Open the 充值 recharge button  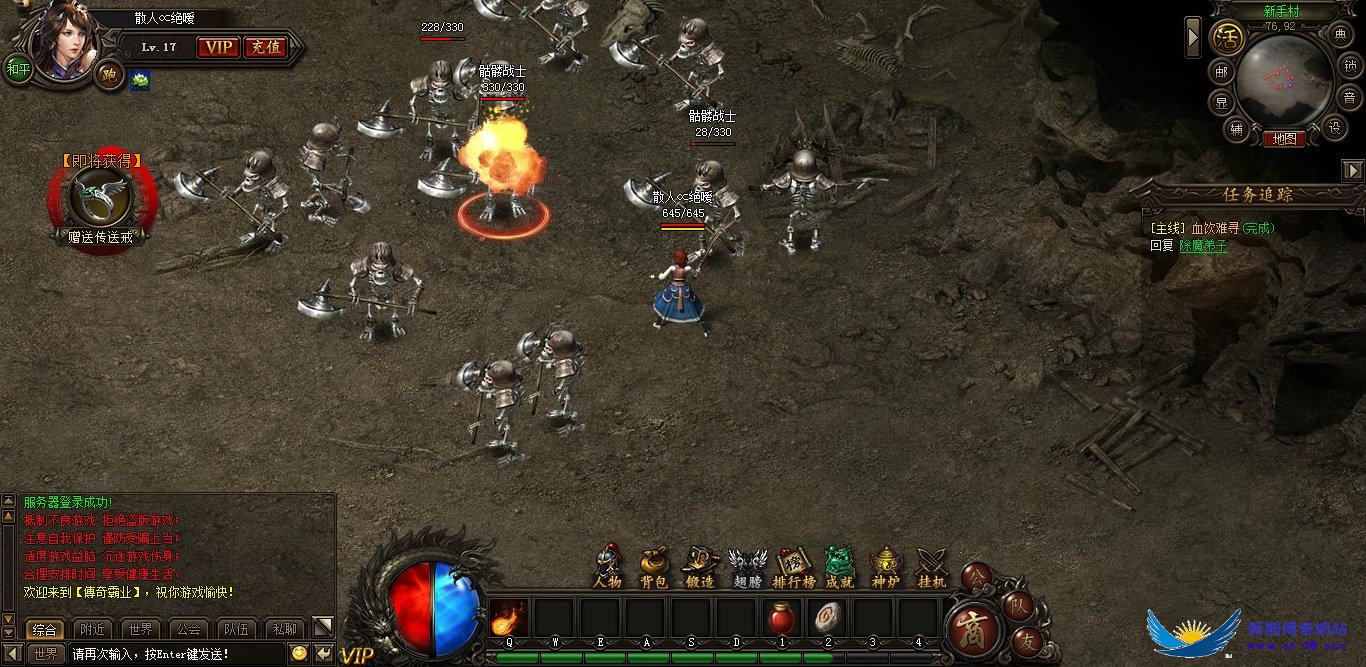coord(265,47)
